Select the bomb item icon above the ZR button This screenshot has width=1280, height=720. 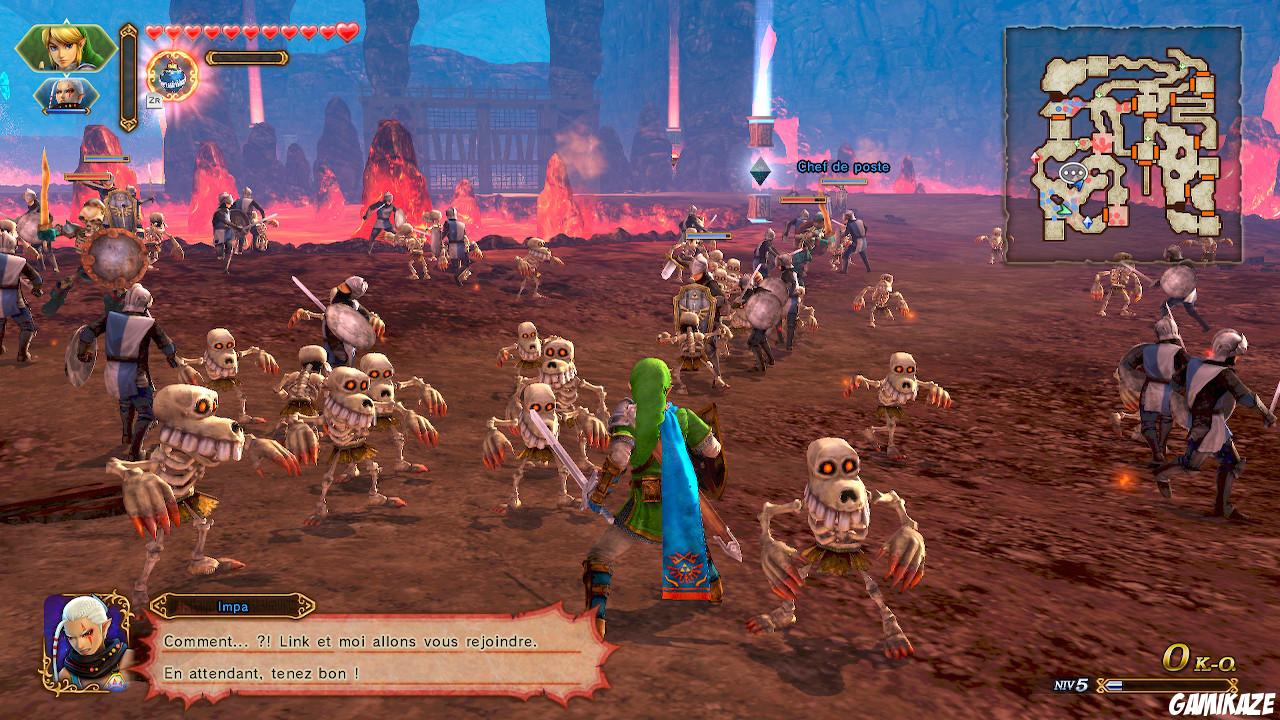point(172,75)
